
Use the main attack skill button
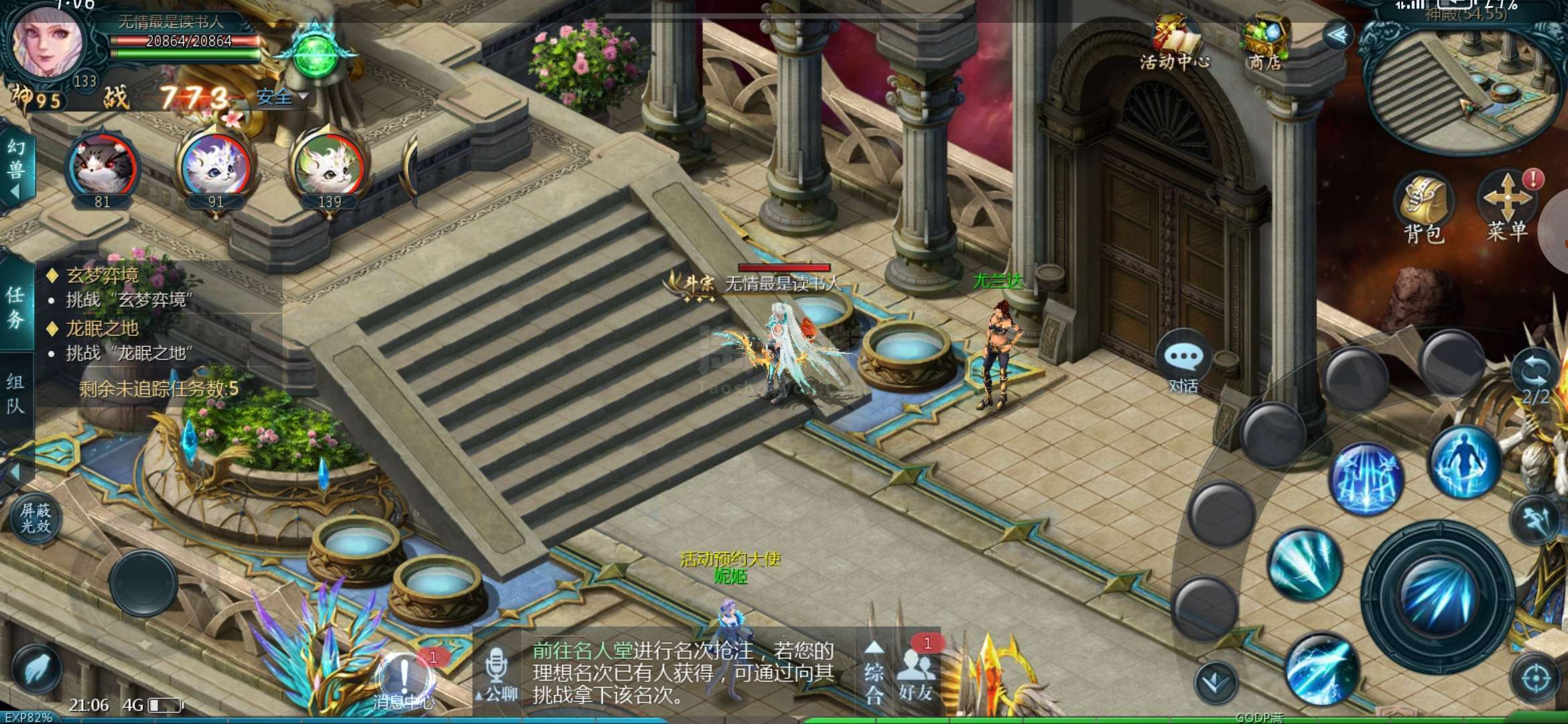1437,597
